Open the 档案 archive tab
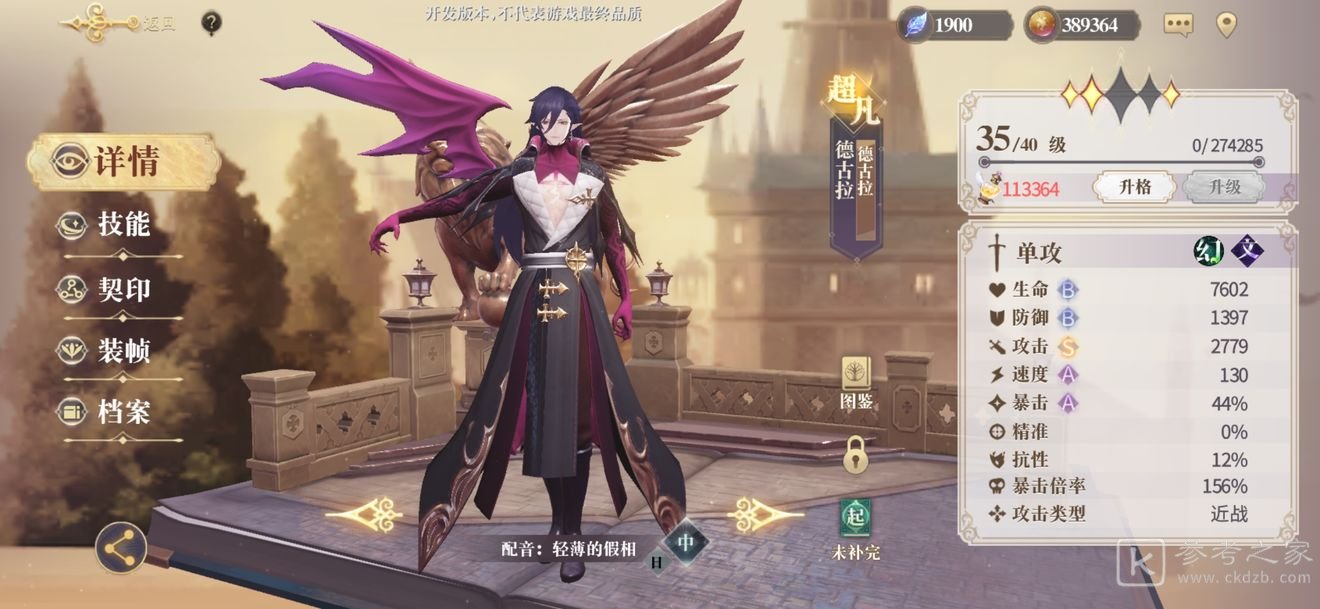This screenshot has width=1320, height=609. click(122, 411)
